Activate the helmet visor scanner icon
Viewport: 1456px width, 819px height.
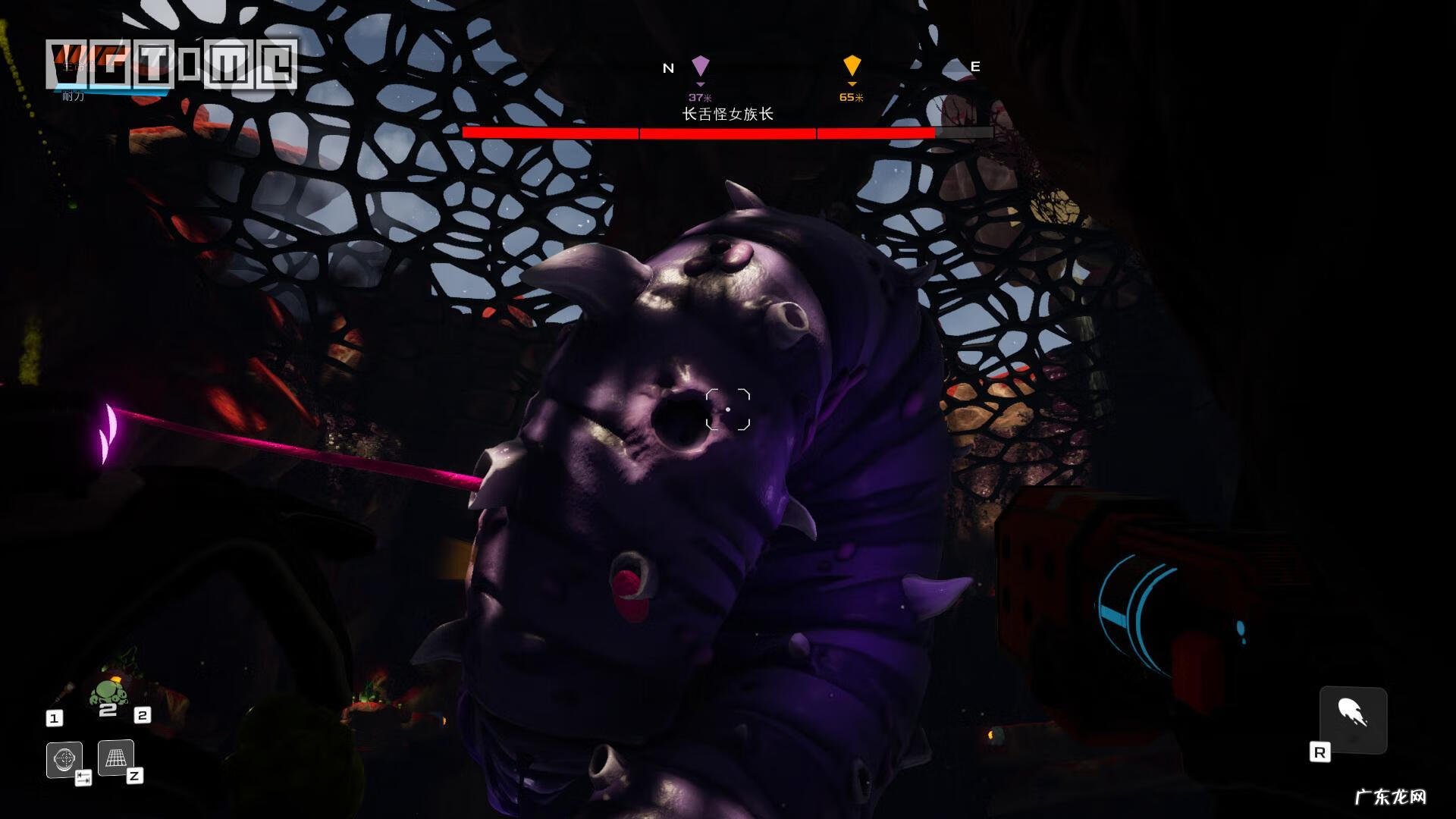[x=64, y=759]
